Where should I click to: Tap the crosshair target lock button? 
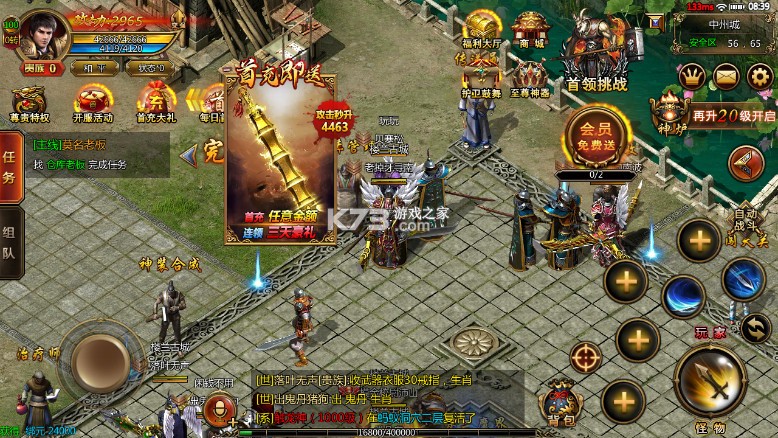pos(586,357)
